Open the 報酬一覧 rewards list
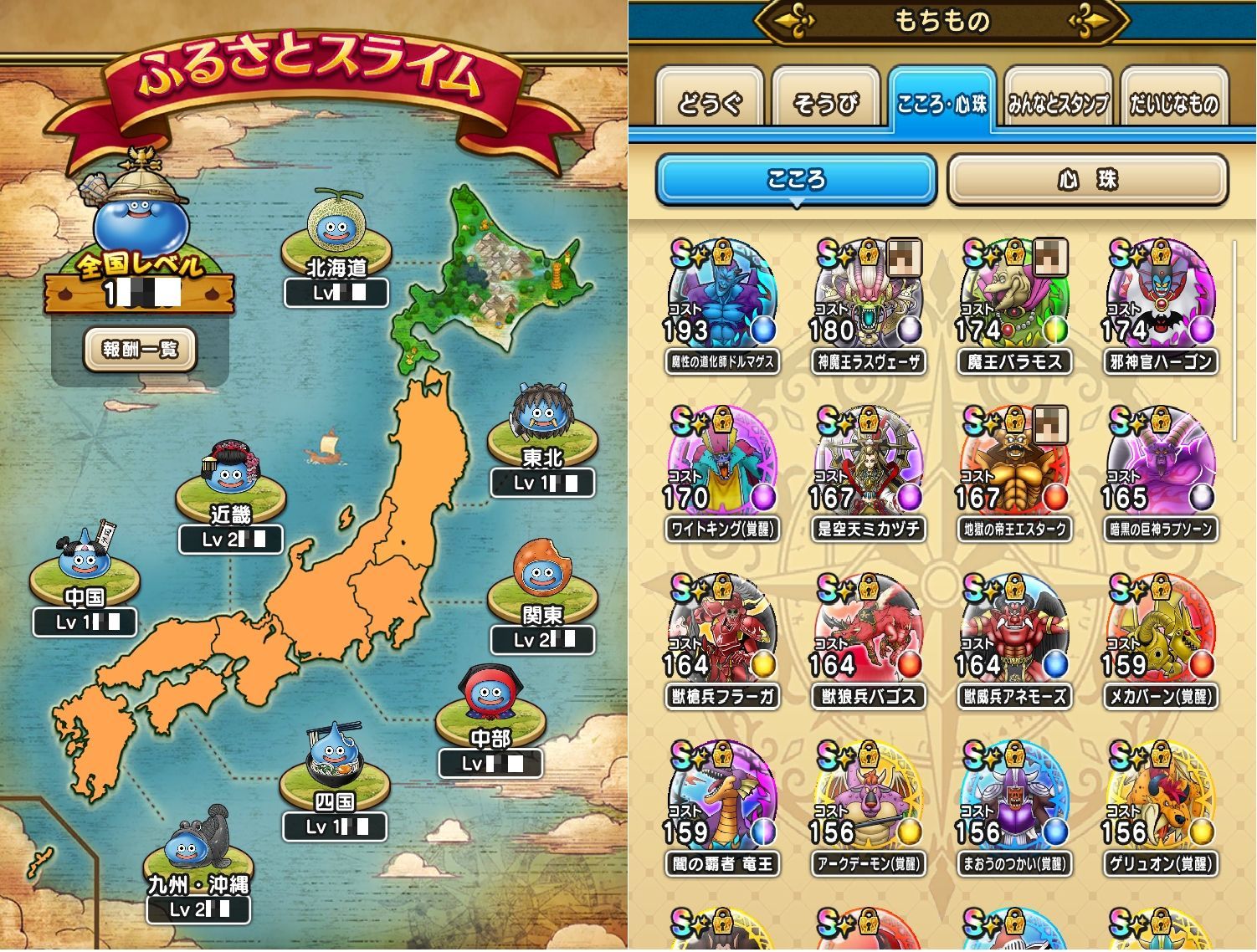Viewport: 1257px width, 952px height. [x=140, y=349]
